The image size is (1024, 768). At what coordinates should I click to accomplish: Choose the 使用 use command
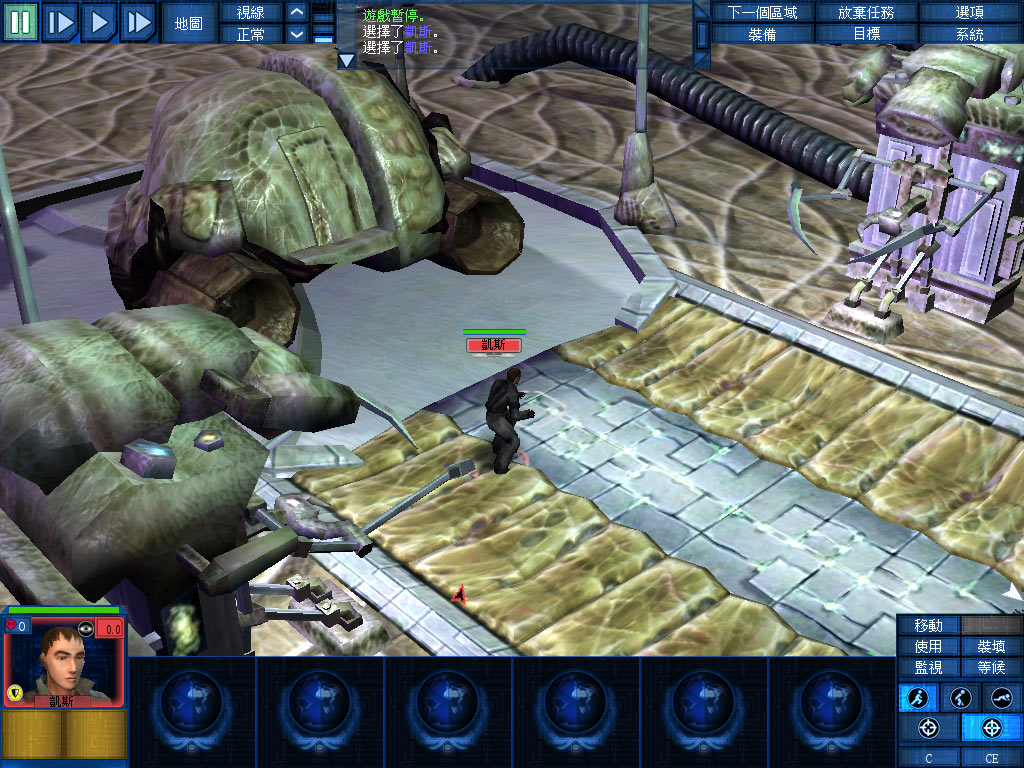click(928, 646)
